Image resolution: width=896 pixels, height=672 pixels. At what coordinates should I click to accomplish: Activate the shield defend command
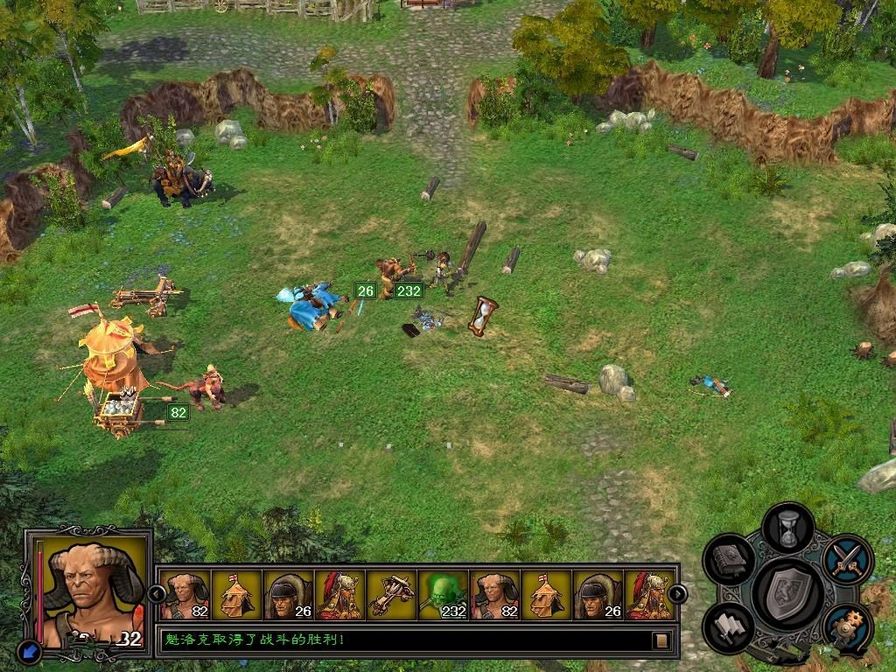click(x=789, y=593)
